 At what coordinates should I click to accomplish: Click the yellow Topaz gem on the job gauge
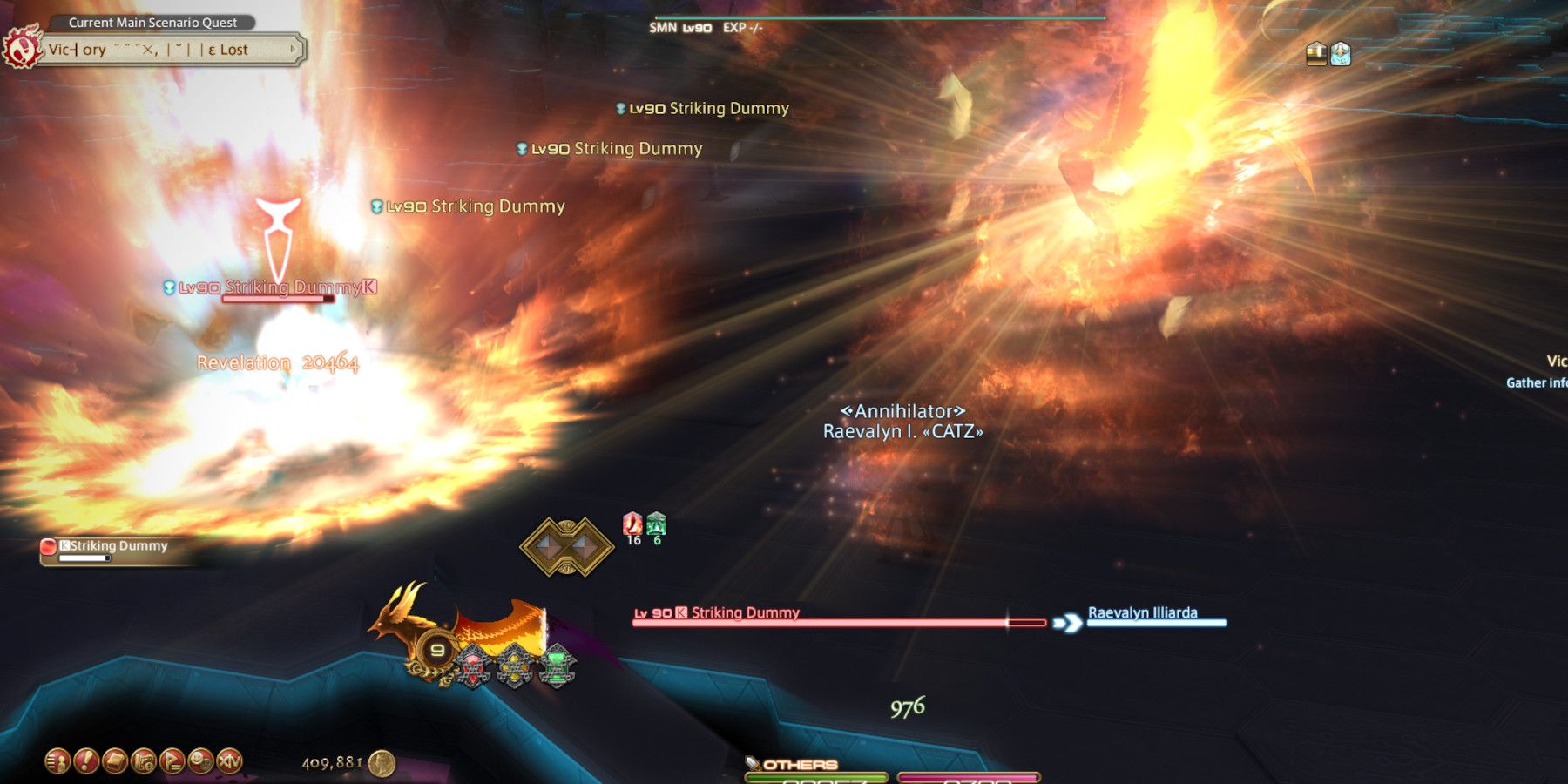tap(516, 665)
